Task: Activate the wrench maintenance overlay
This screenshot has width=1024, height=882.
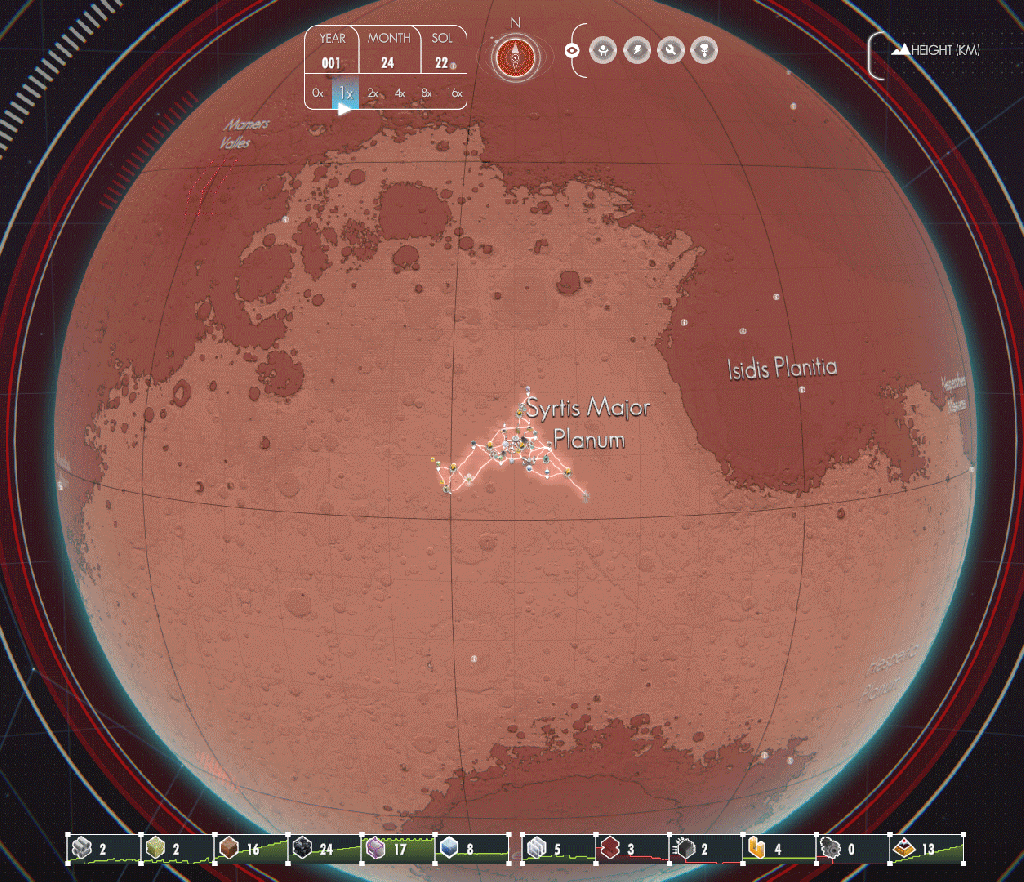Action: tap(671, 49)
